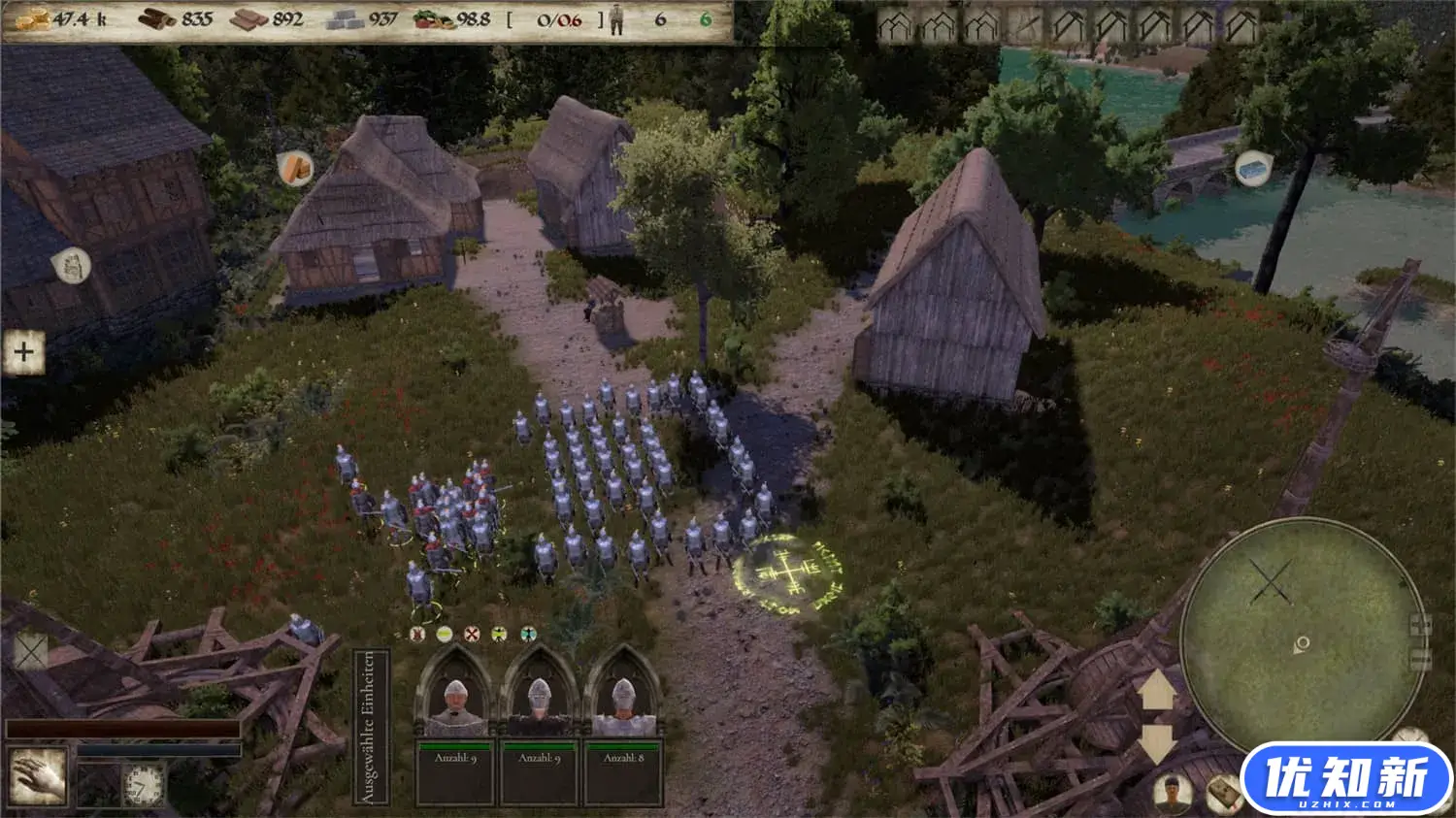Click the crossed-out tool slot in top bar
The height and width of the screenshot is (818, 1456).
(1025, 26)
